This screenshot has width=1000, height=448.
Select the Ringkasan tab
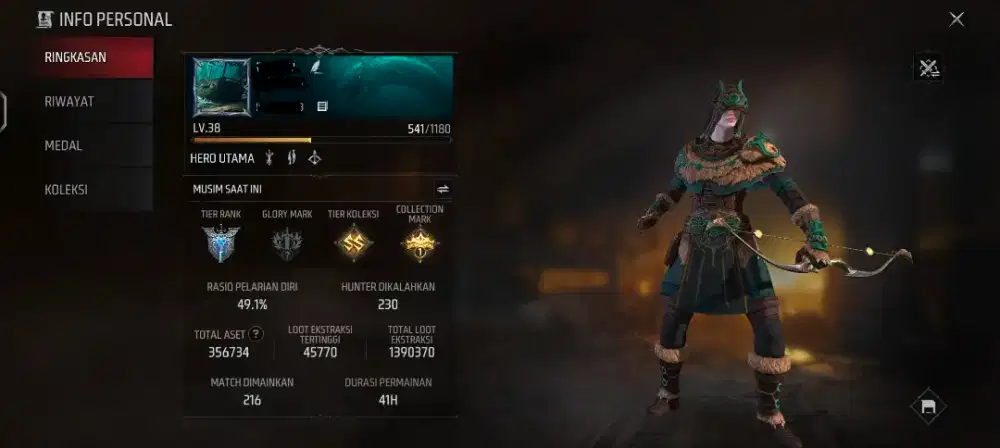[x=76, y=57]
